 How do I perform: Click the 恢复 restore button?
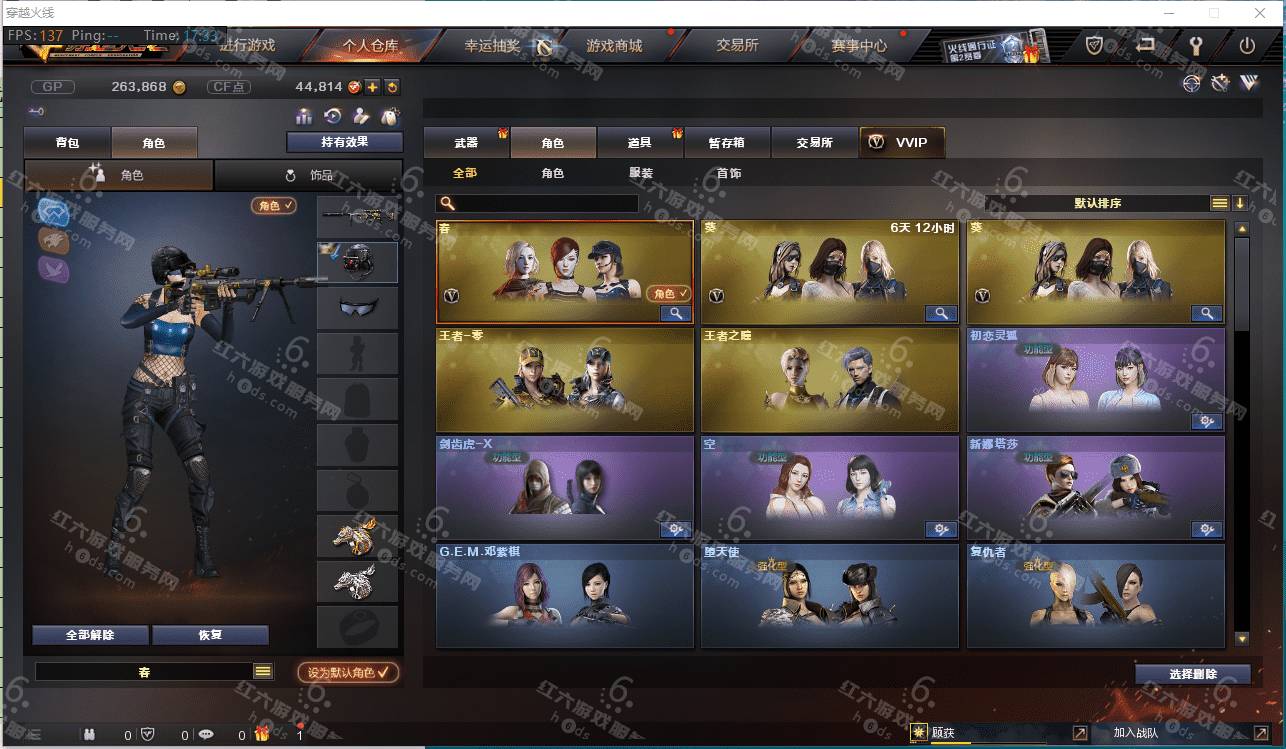pos(210,635)
